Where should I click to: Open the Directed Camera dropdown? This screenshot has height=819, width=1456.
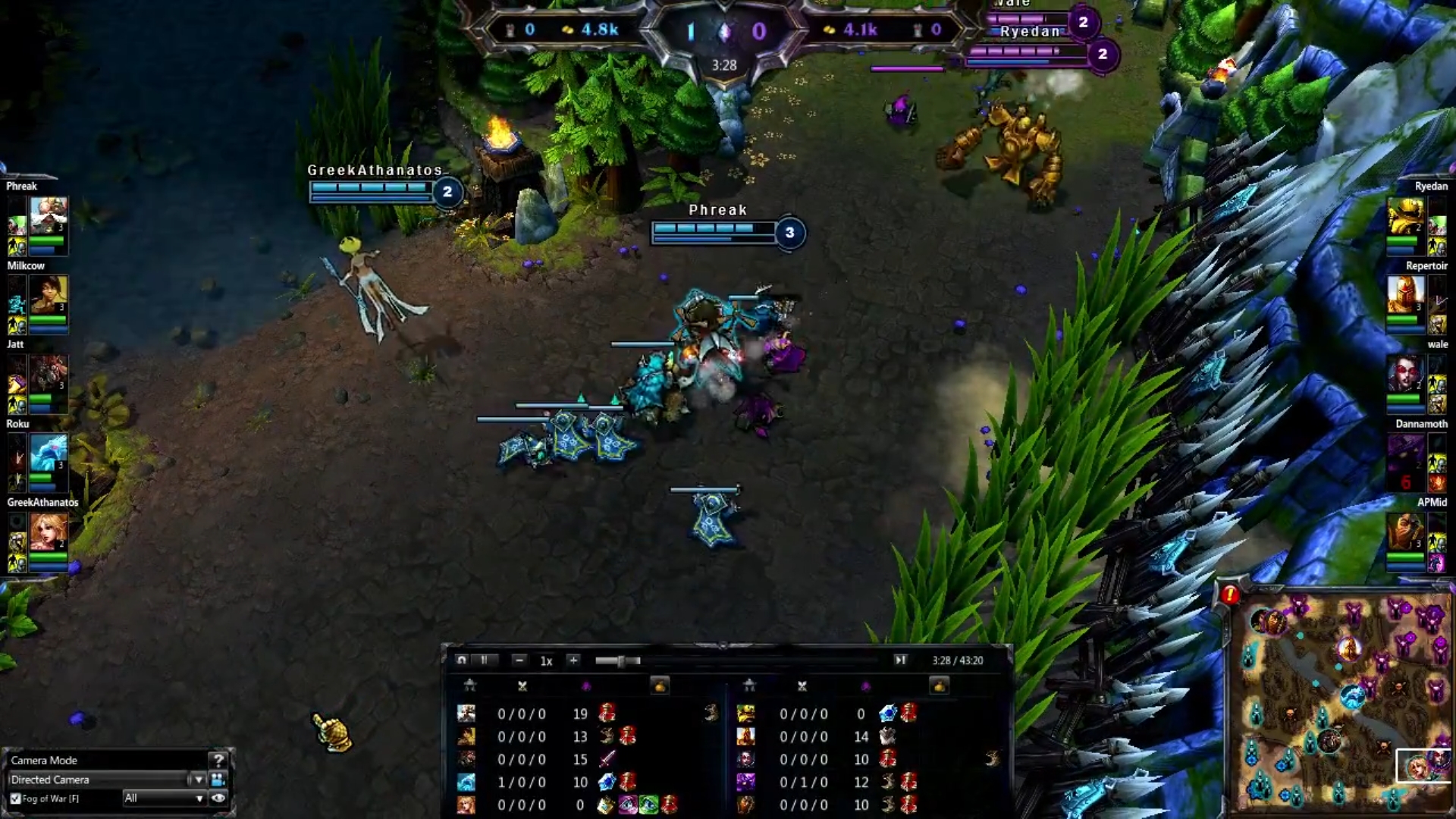tap(199, 780)
